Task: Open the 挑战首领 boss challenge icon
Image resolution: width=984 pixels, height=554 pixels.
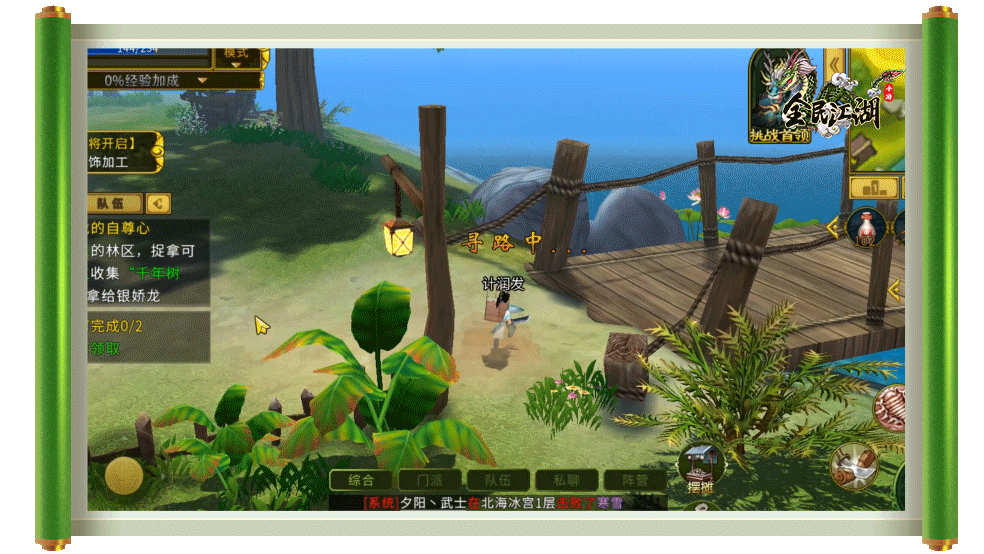Action: pos(780,96)
